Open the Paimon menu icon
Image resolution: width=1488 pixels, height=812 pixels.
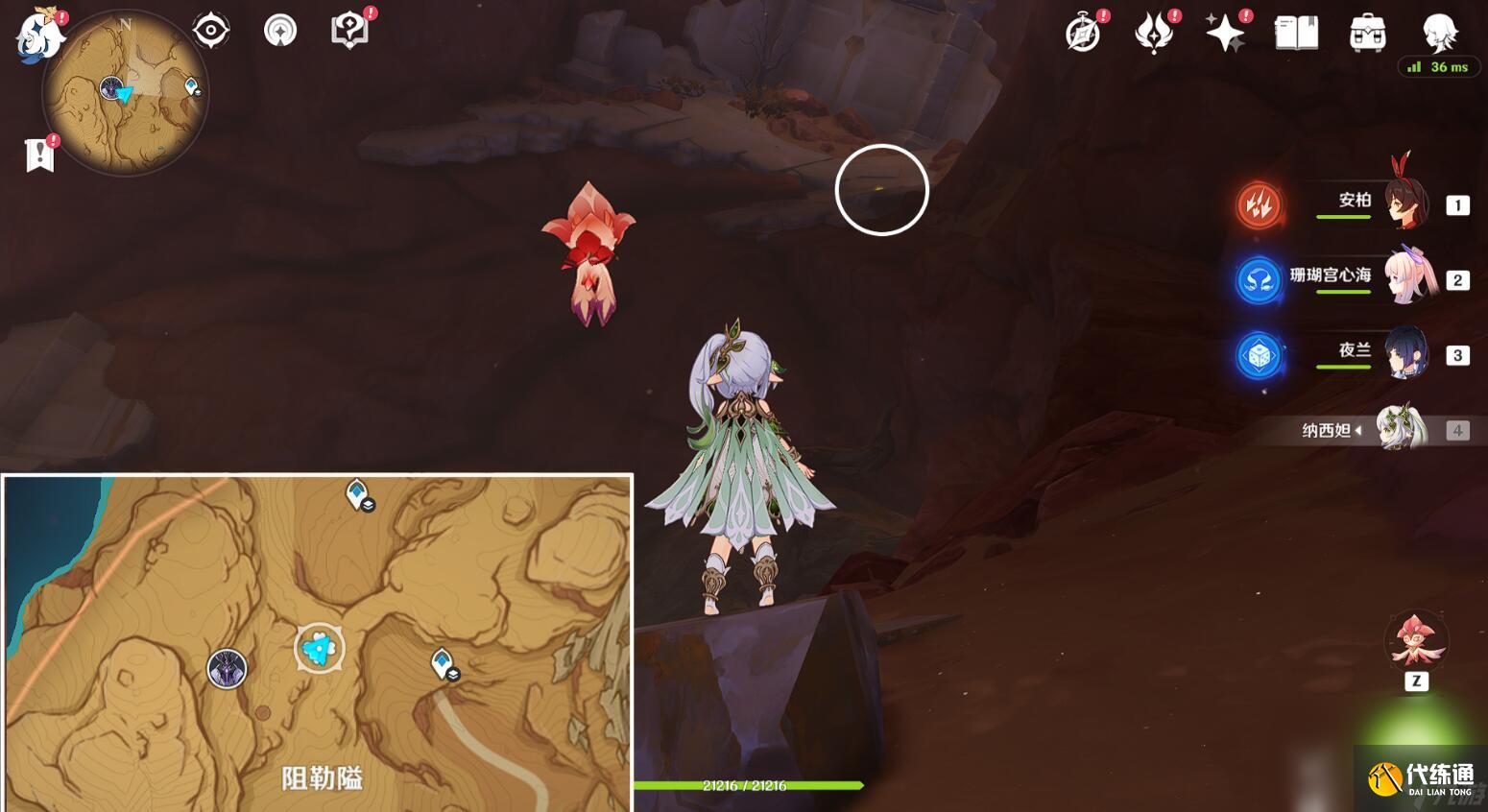39,35
